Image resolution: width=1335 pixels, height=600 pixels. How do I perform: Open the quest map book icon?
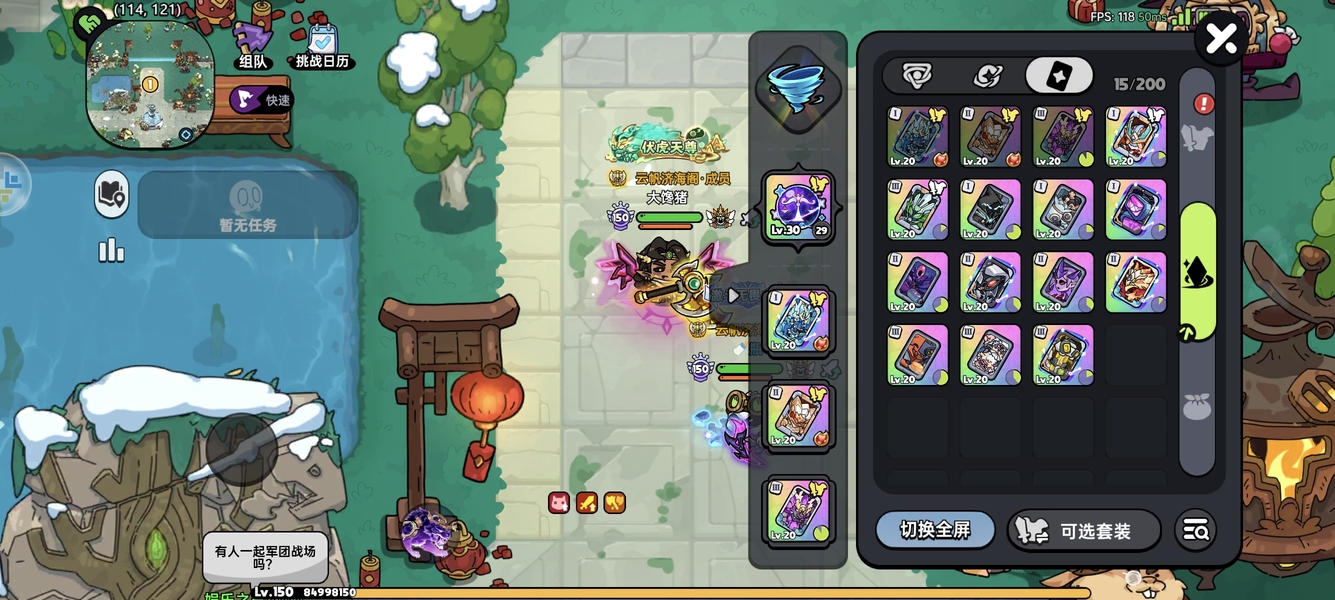[112, 194]
